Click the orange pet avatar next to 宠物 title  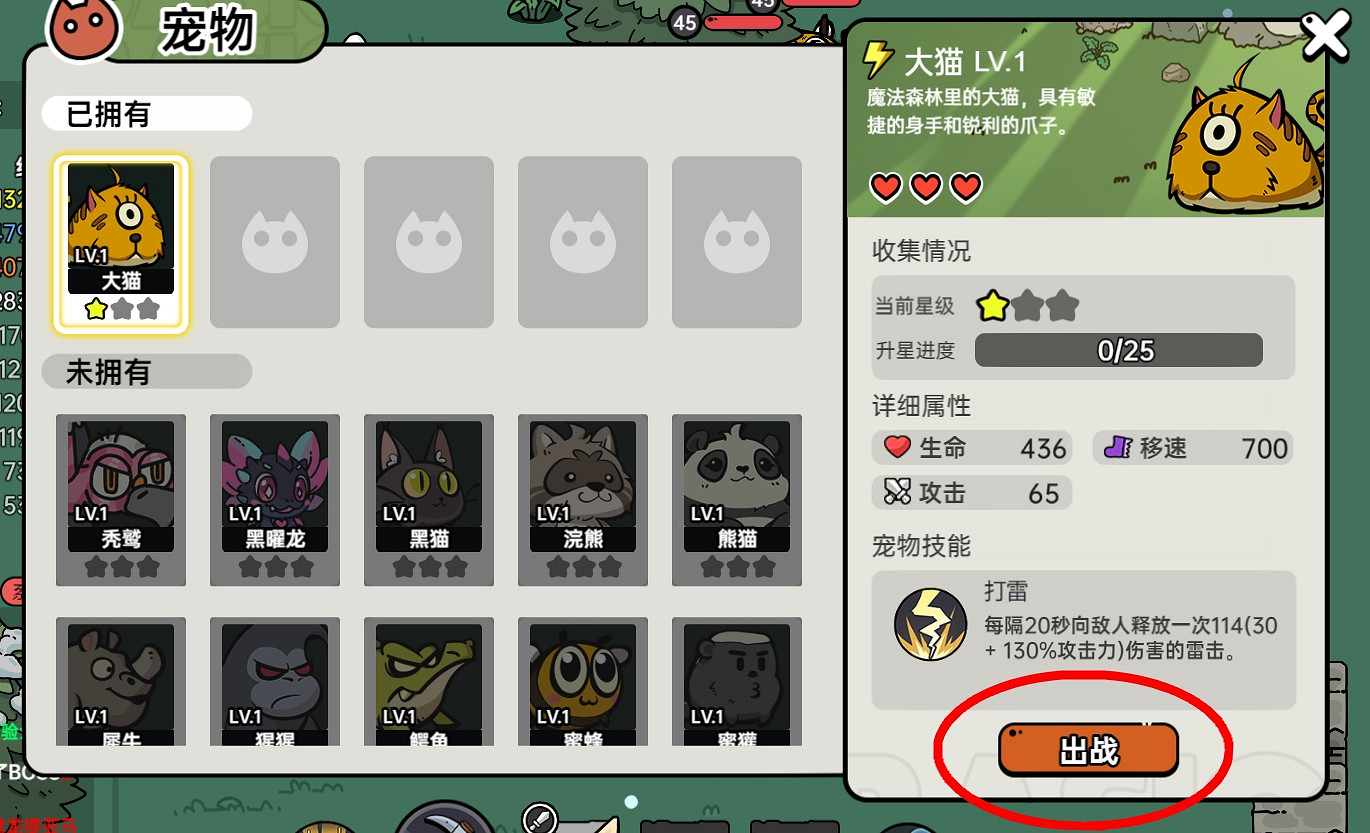(84, 29)
